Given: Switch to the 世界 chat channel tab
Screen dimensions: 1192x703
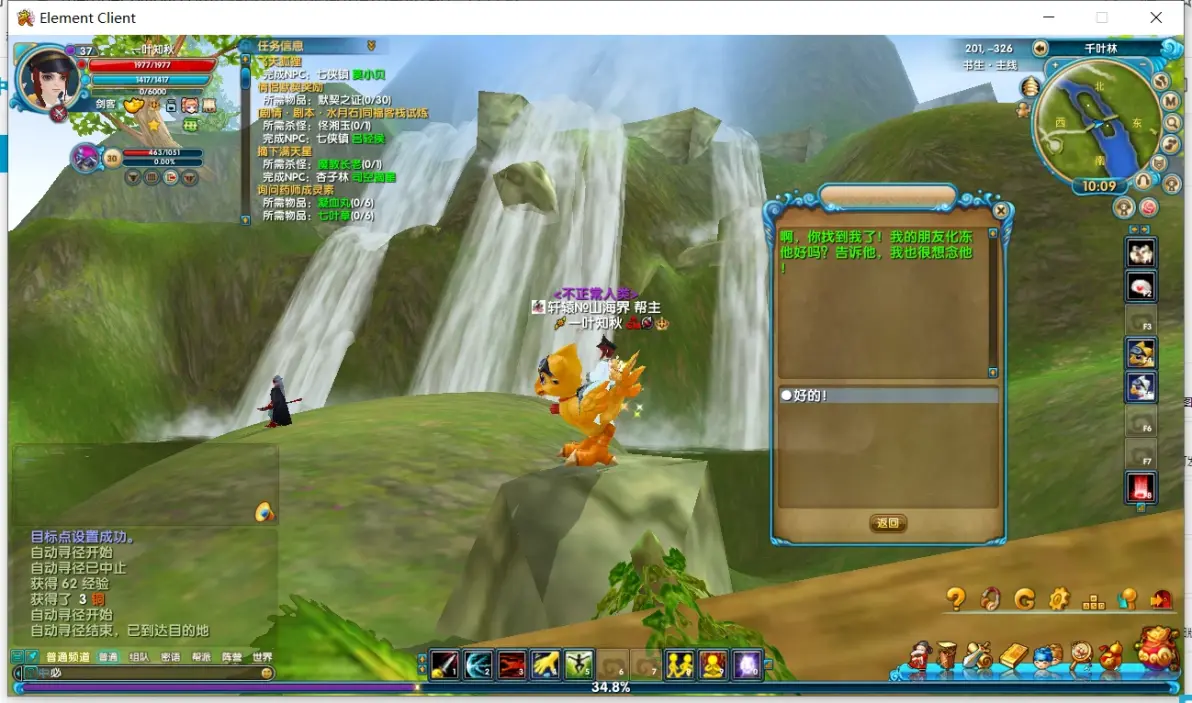Looking at the screenshot, I should point(262,657).
